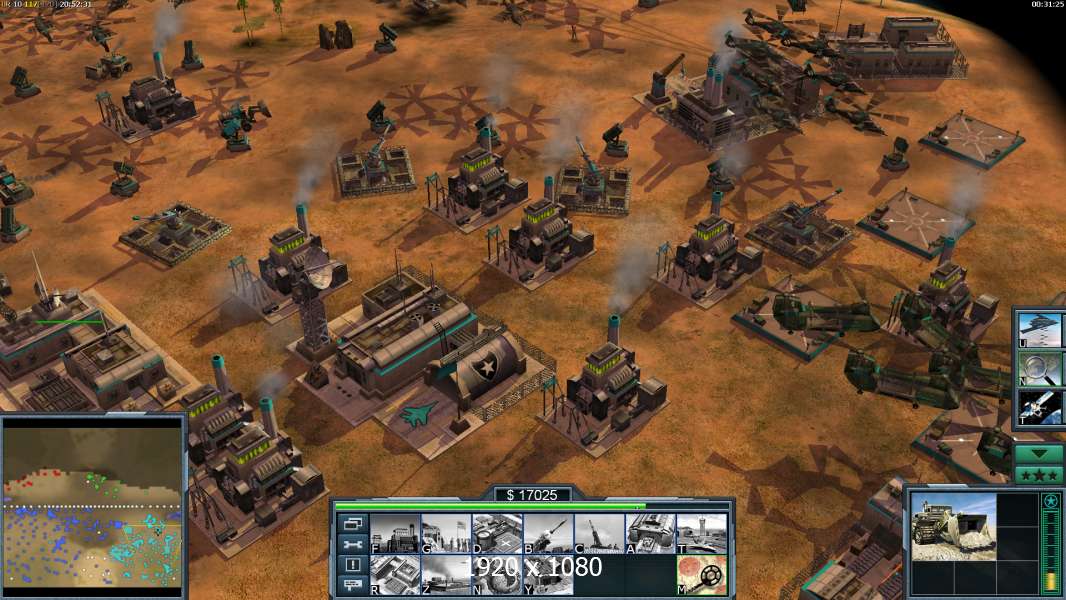Viewport: 1066px width, 600px height.
Task: Choose the smoking building (Z) build icon
Action: point(446,575)
